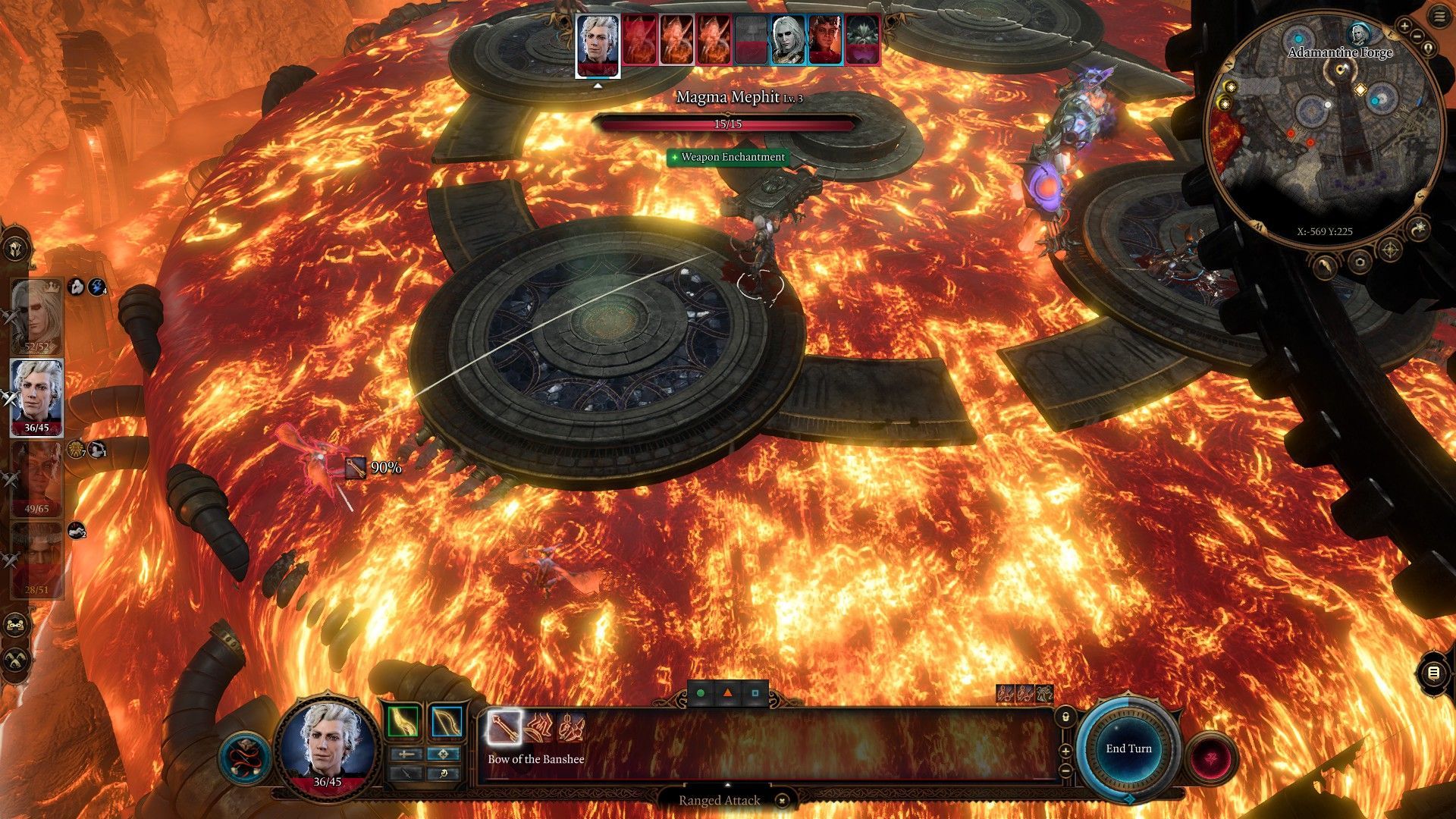The height and width of the screenshot is (819, 1456).
Task: Activate the red illithid power orb
Action: pyautogui.click(x=1210, y=758)
